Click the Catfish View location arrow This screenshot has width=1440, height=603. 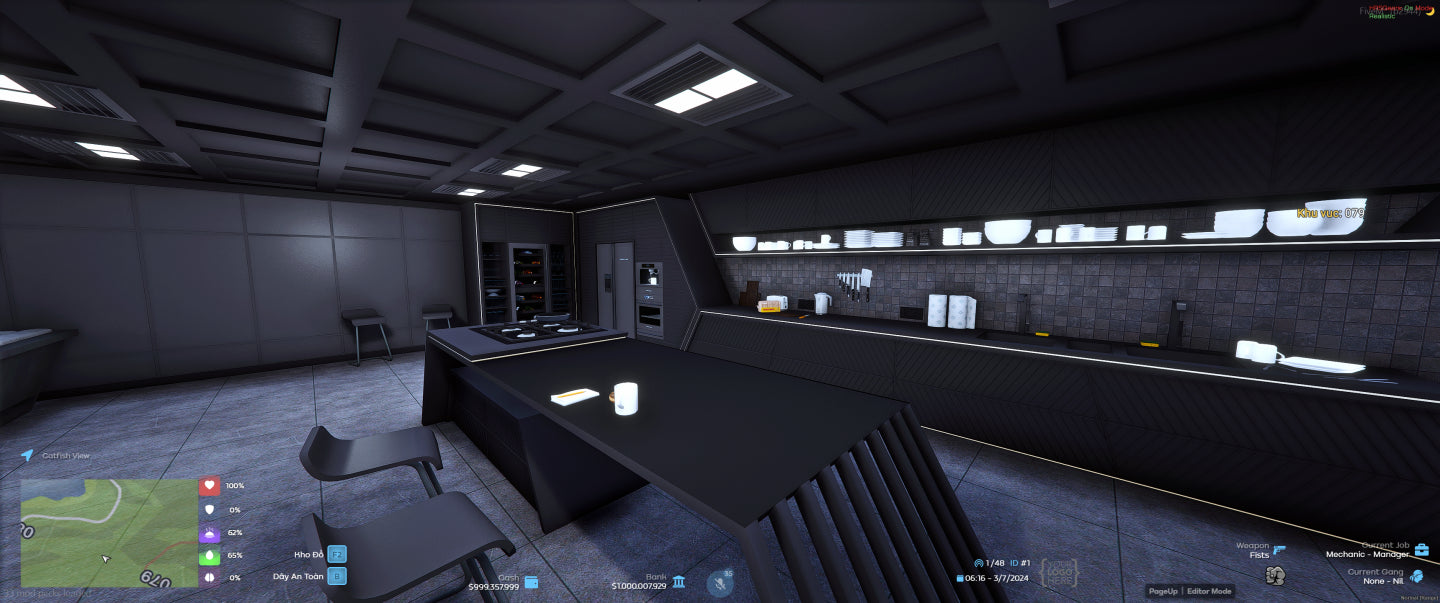(x=27, y=455)
